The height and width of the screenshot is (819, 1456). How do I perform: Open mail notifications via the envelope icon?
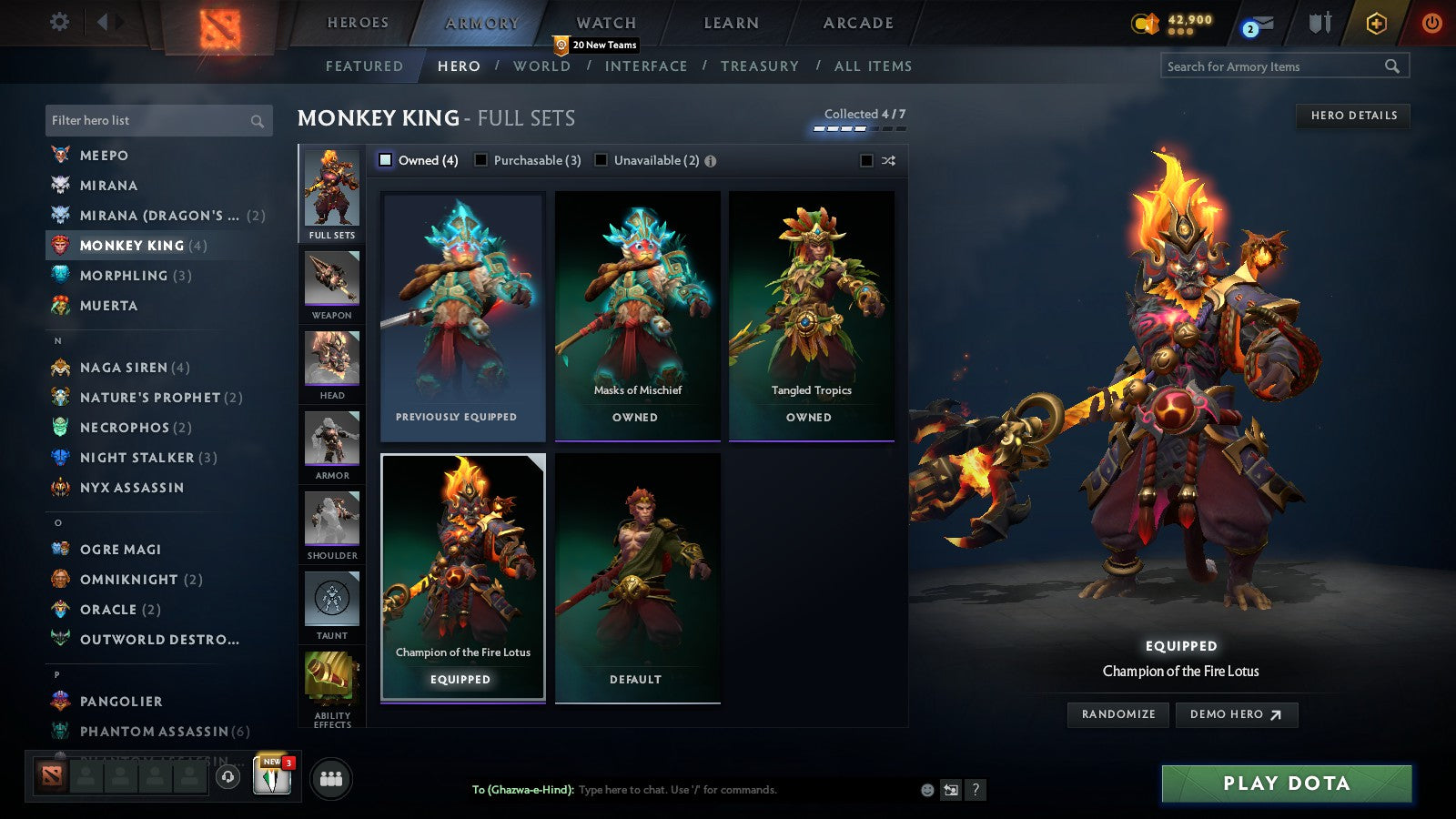(x=1264, y=23)
